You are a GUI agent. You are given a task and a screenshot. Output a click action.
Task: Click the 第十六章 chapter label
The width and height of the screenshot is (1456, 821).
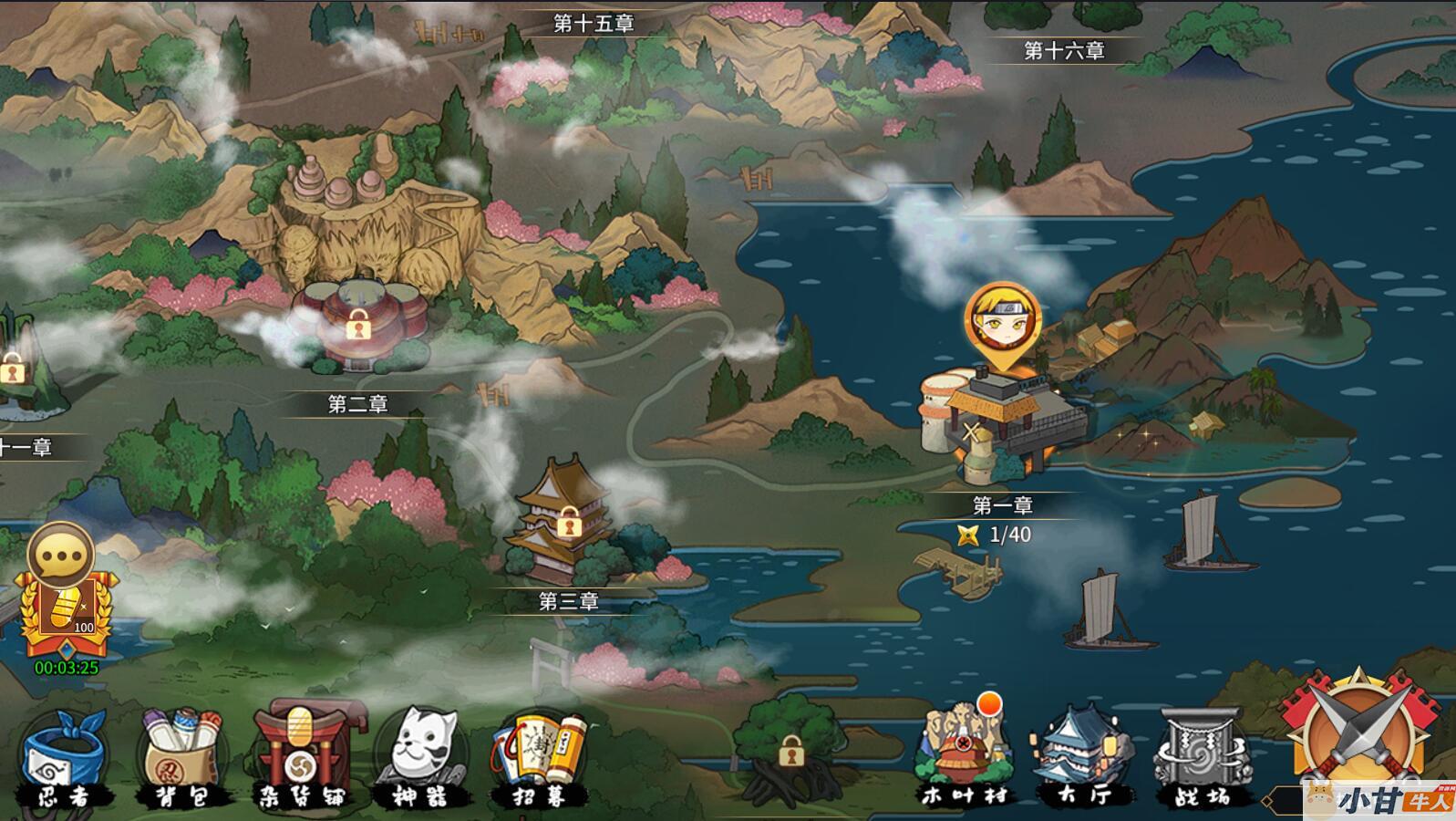(1063, 51)
